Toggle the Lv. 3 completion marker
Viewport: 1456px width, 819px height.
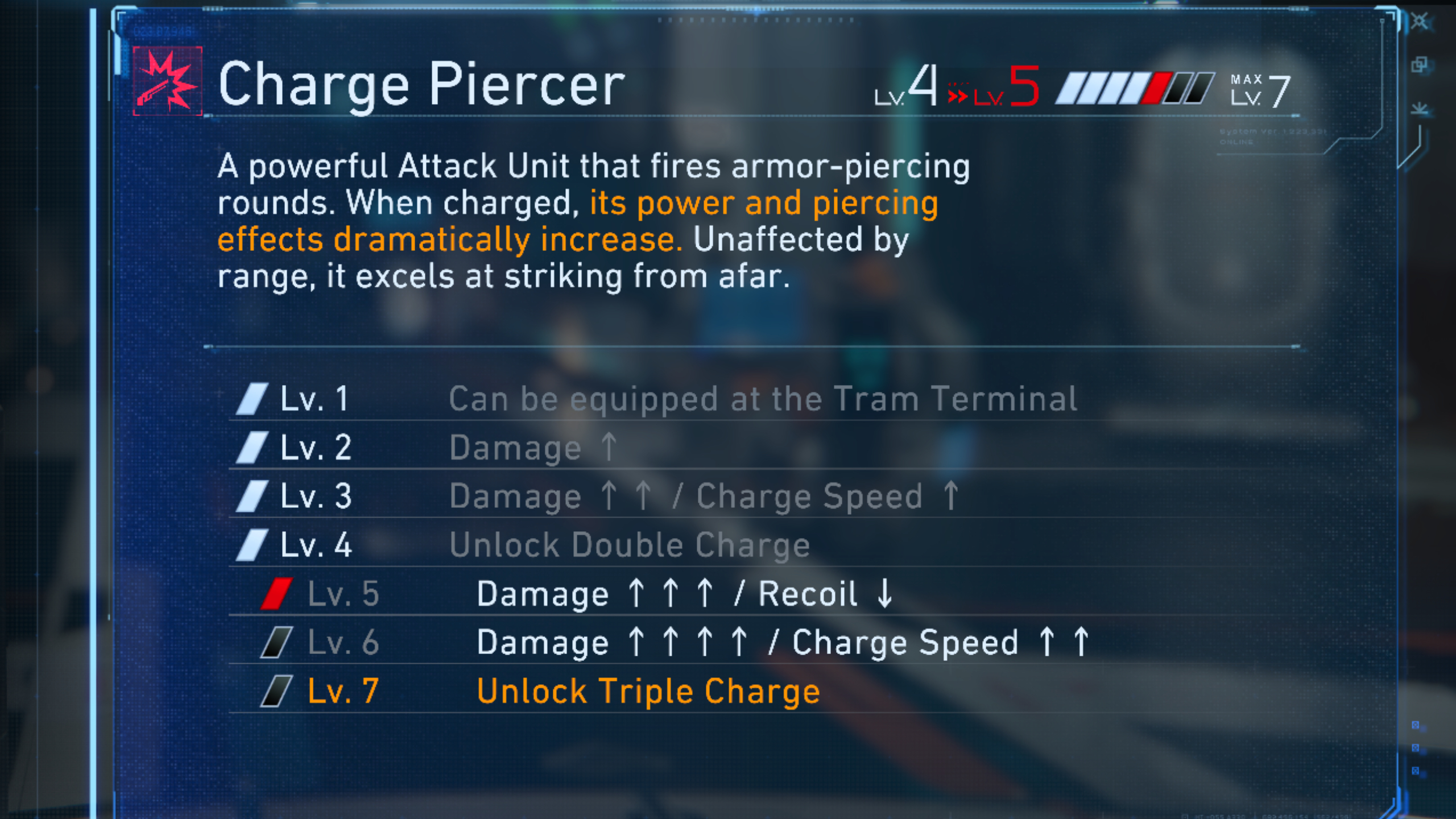(x=252, y=495)
